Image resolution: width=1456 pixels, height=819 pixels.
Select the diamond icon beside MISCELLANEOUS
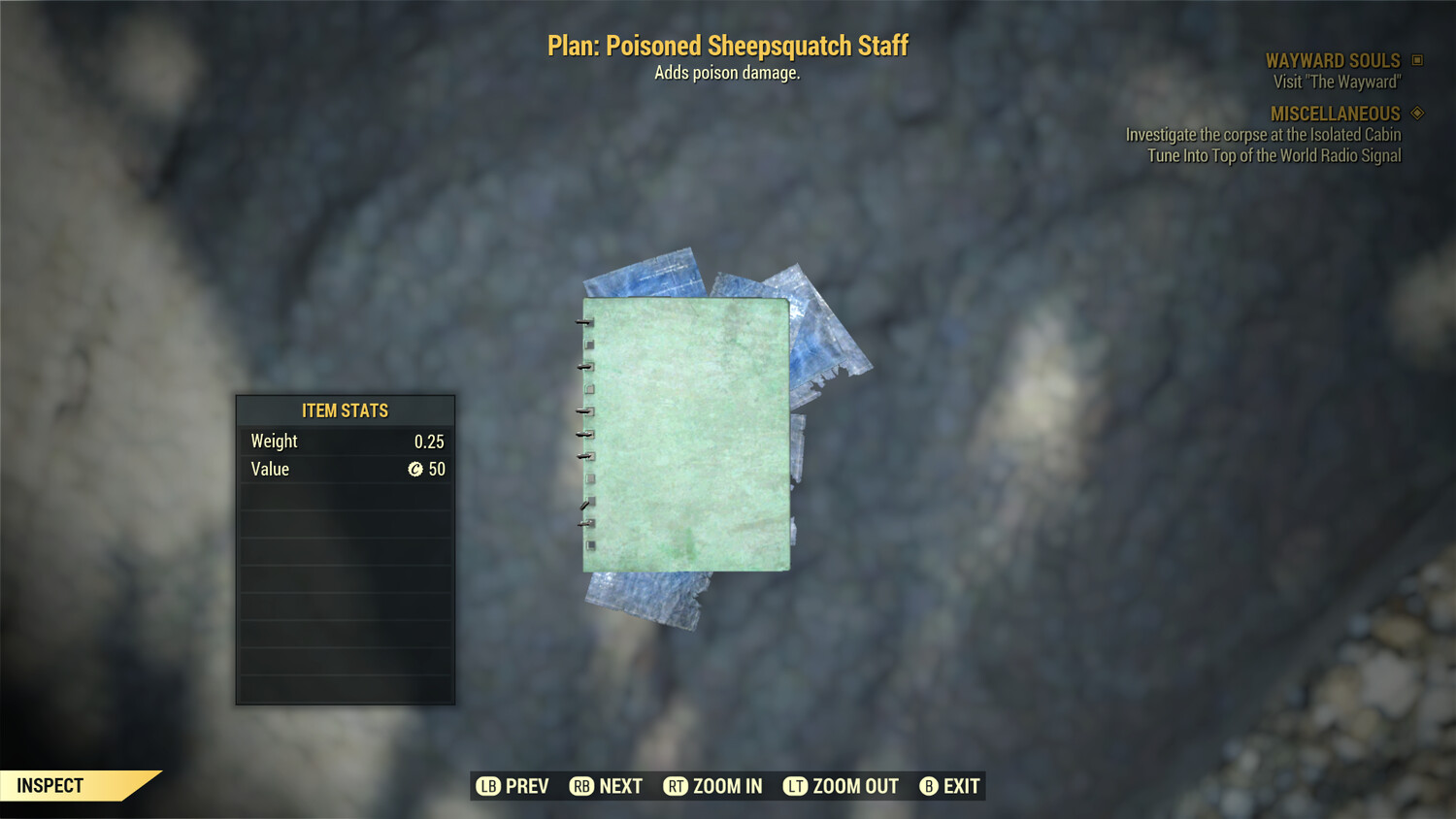click(1415, 114)
